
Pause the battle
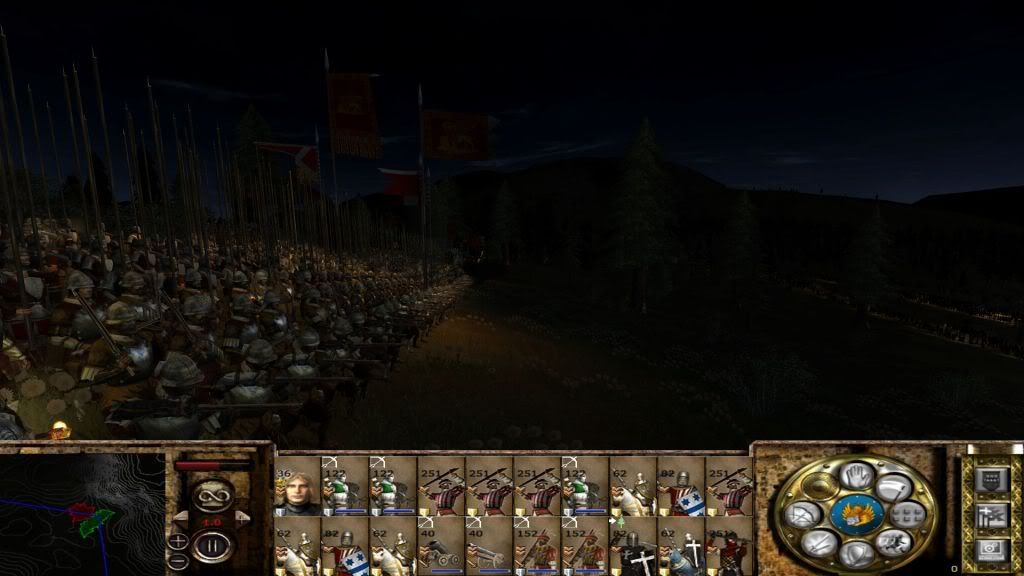click(x=212, y=547)
